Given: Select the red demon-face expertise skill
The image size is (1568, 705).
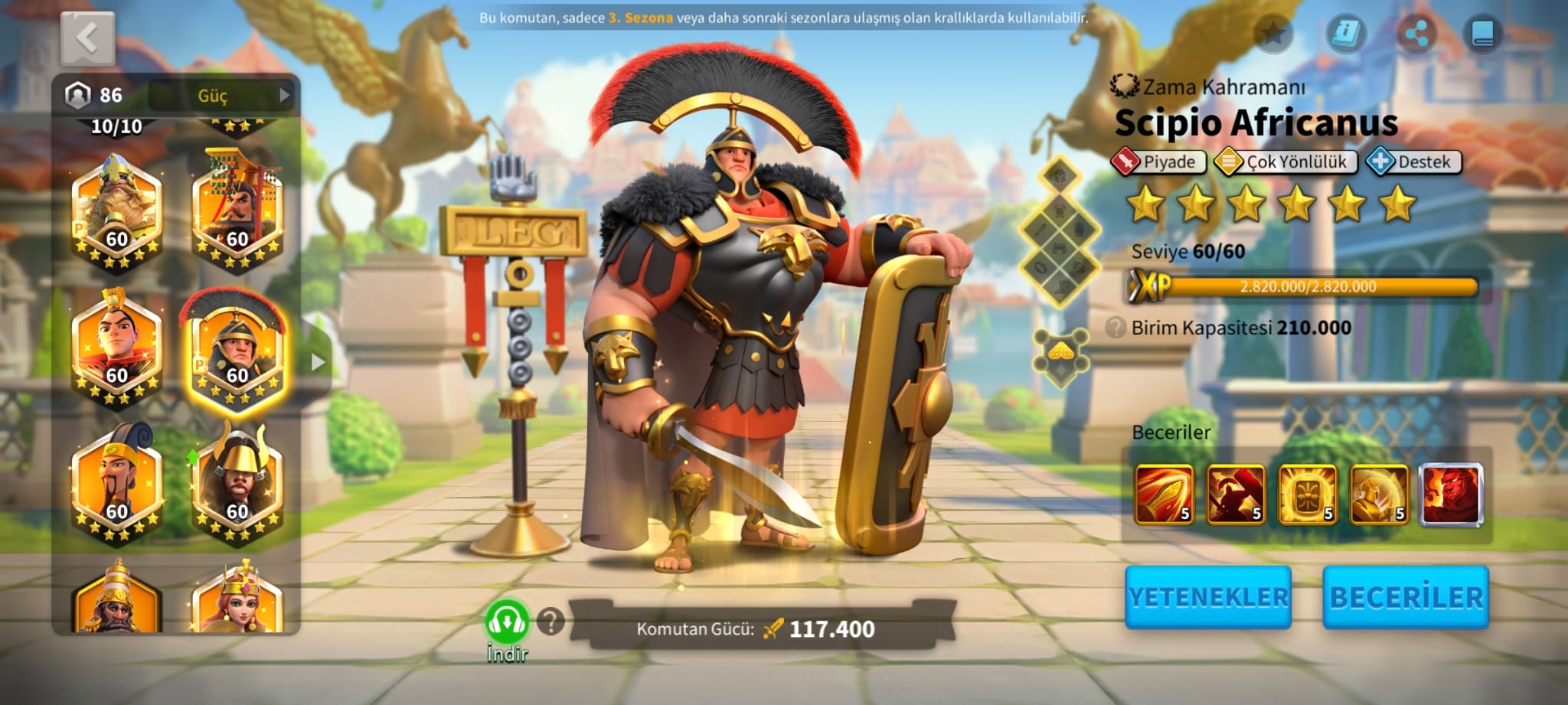Looking at the screenshot, I should click(1451, 494).
